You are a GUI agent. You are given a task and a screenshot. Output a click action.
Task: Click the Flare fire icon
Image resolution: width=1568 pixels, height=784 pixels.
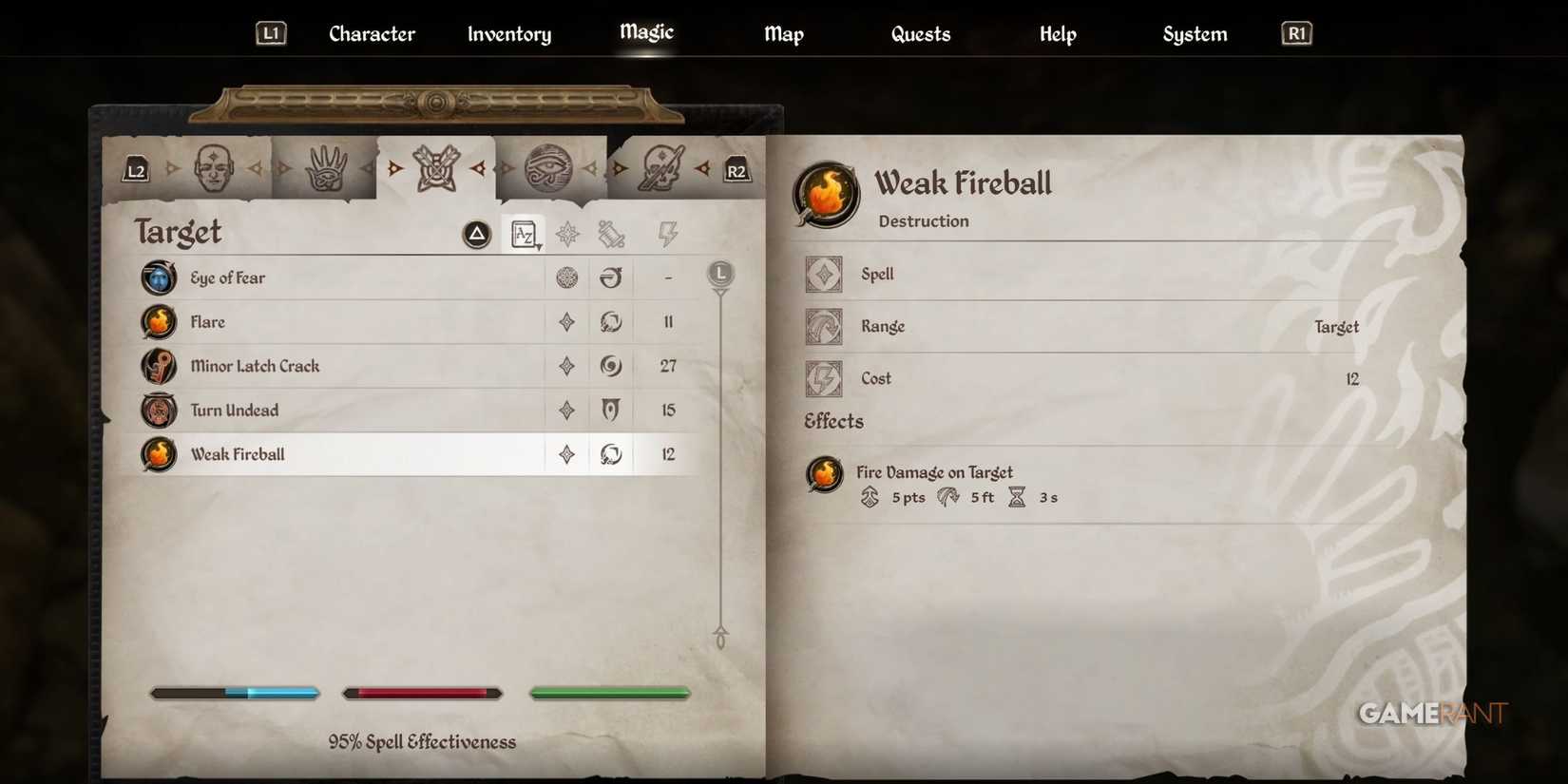(x=158, y=321)
